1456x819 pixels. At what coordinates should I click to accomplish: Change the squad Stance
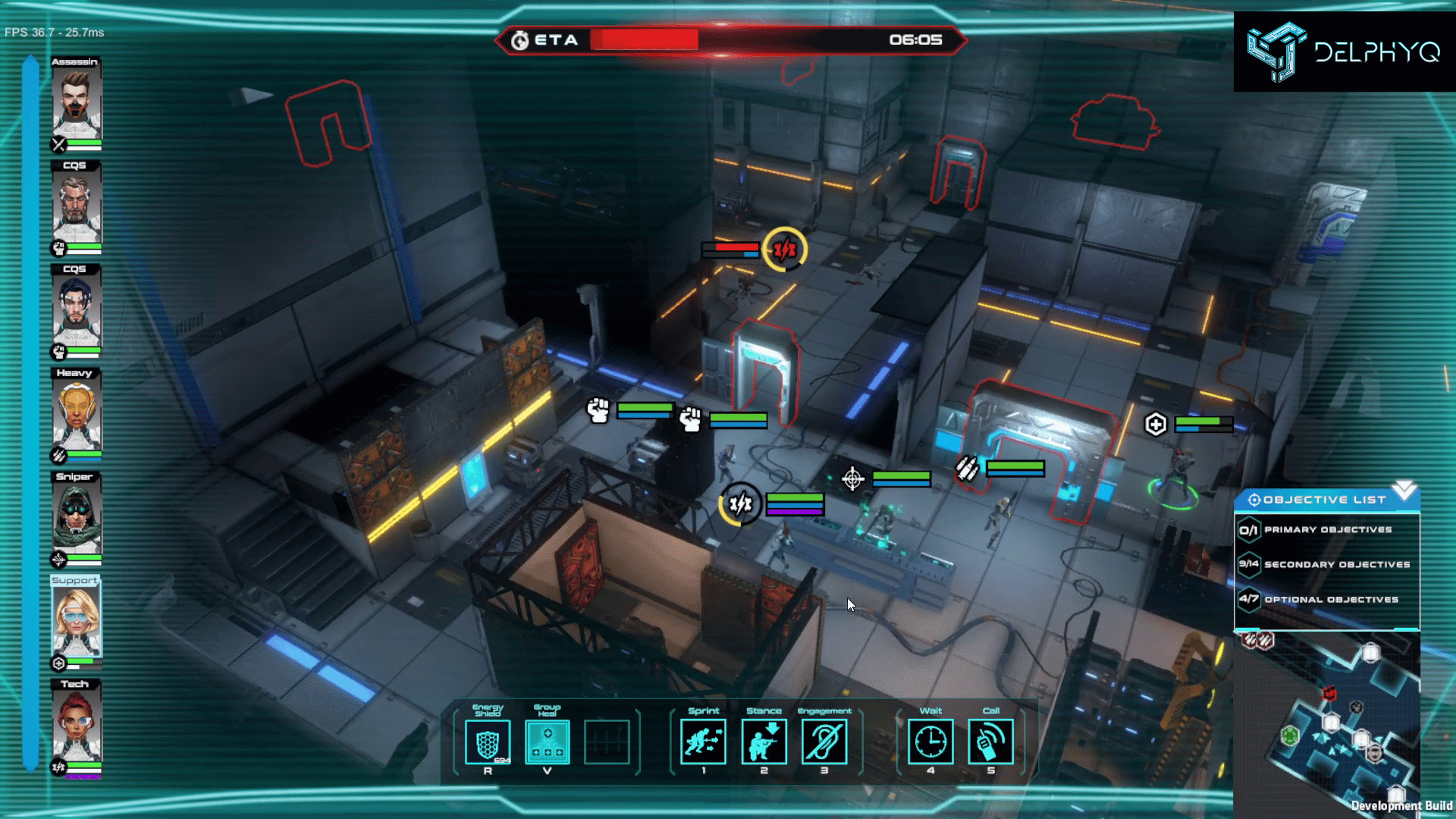[764, 742]
